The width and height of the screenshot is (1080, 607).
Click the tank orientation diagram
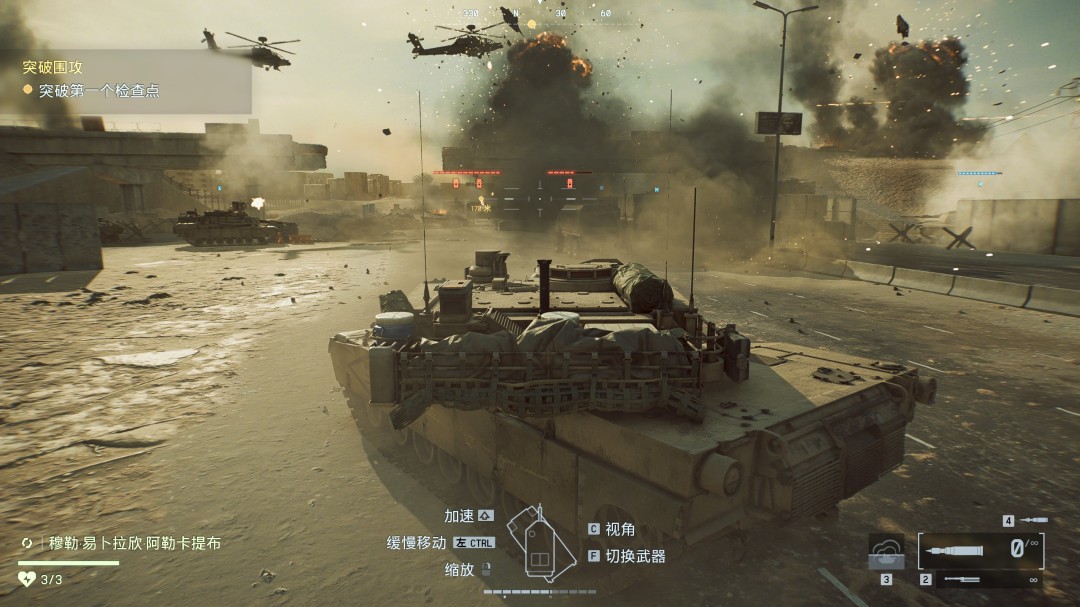[x=540, y=542]
